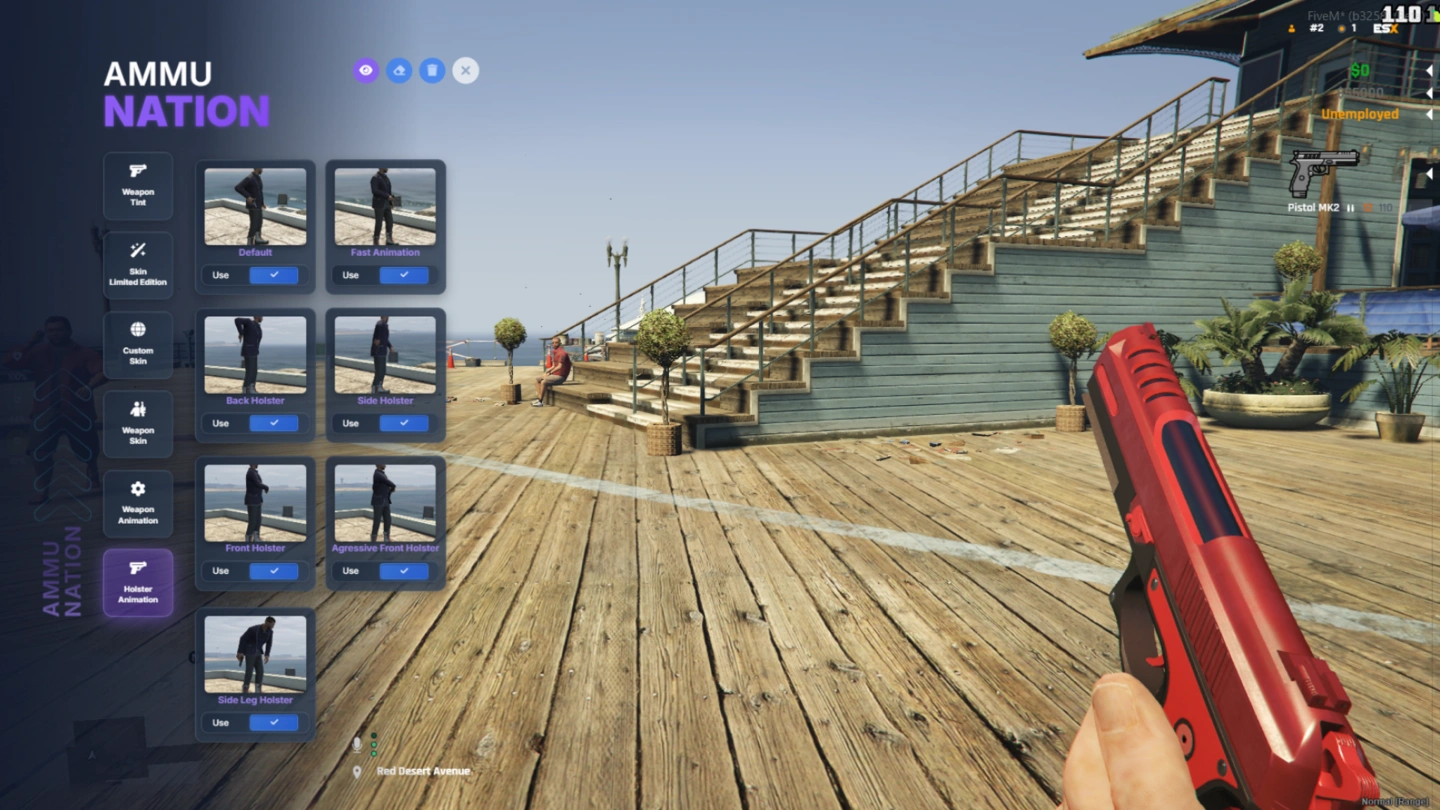Image resolution: width=1440 pixels, height=810 pixels.
Task: Select the Holster Animation tab
Action: click(138, 582)
